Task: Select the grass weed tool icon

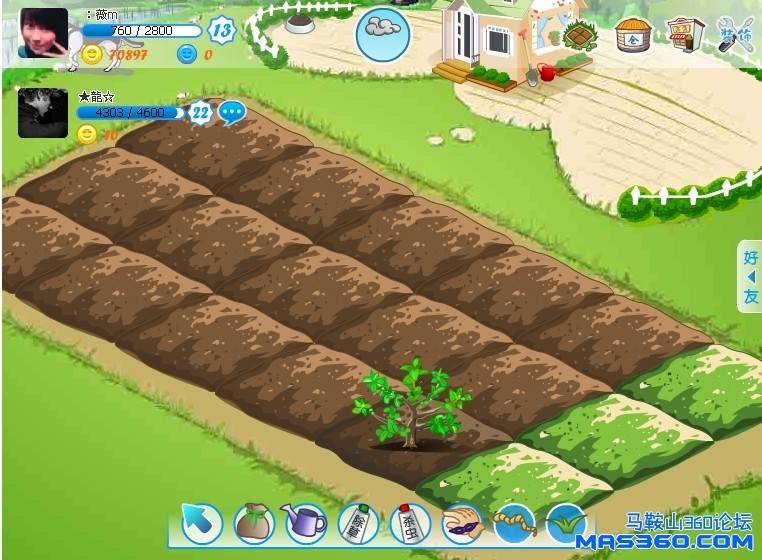Action: 566,522
